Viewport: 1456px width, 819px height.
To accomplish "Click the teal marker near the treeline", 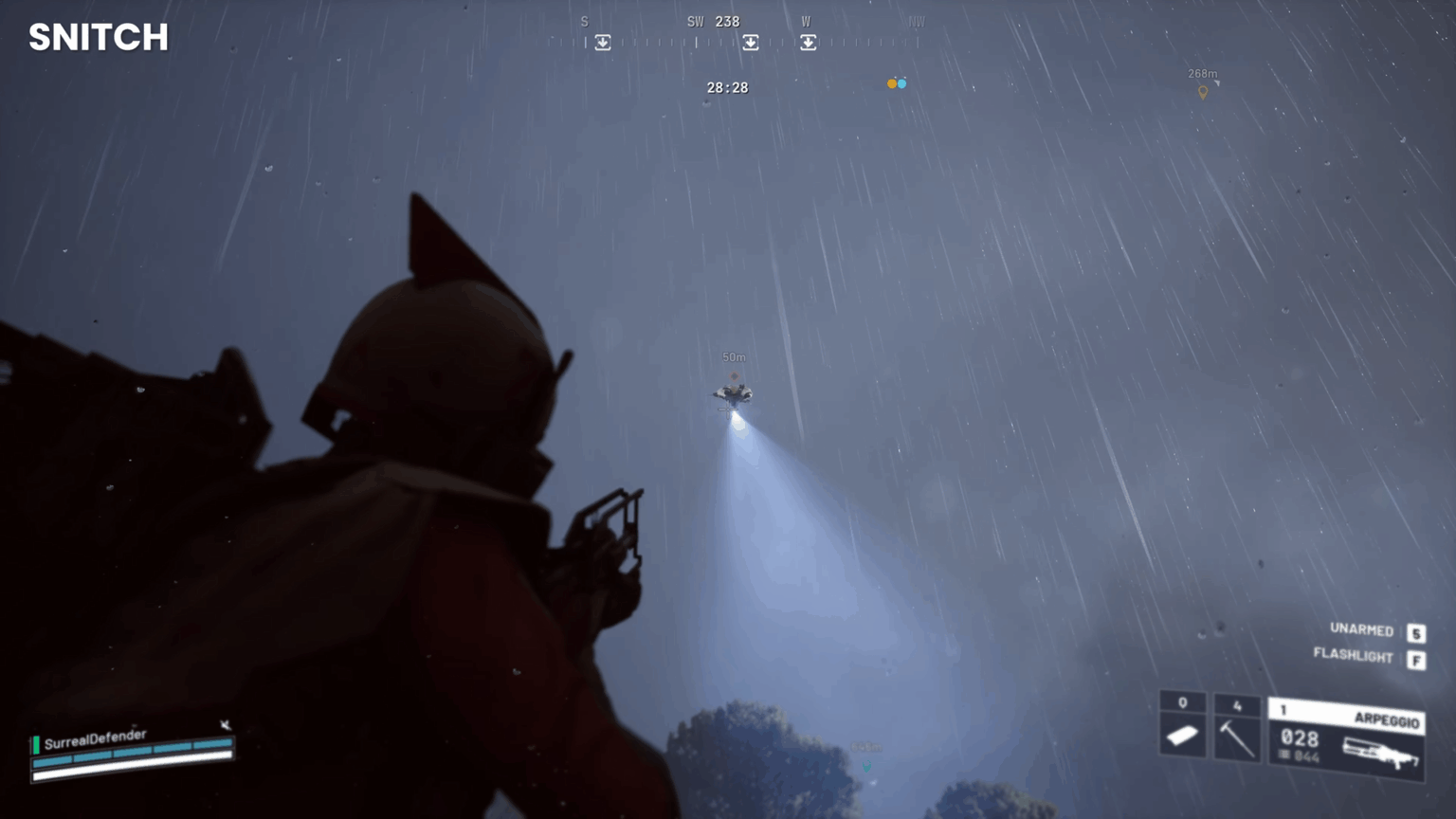I will pyautogui.click(x=865, y=764).
